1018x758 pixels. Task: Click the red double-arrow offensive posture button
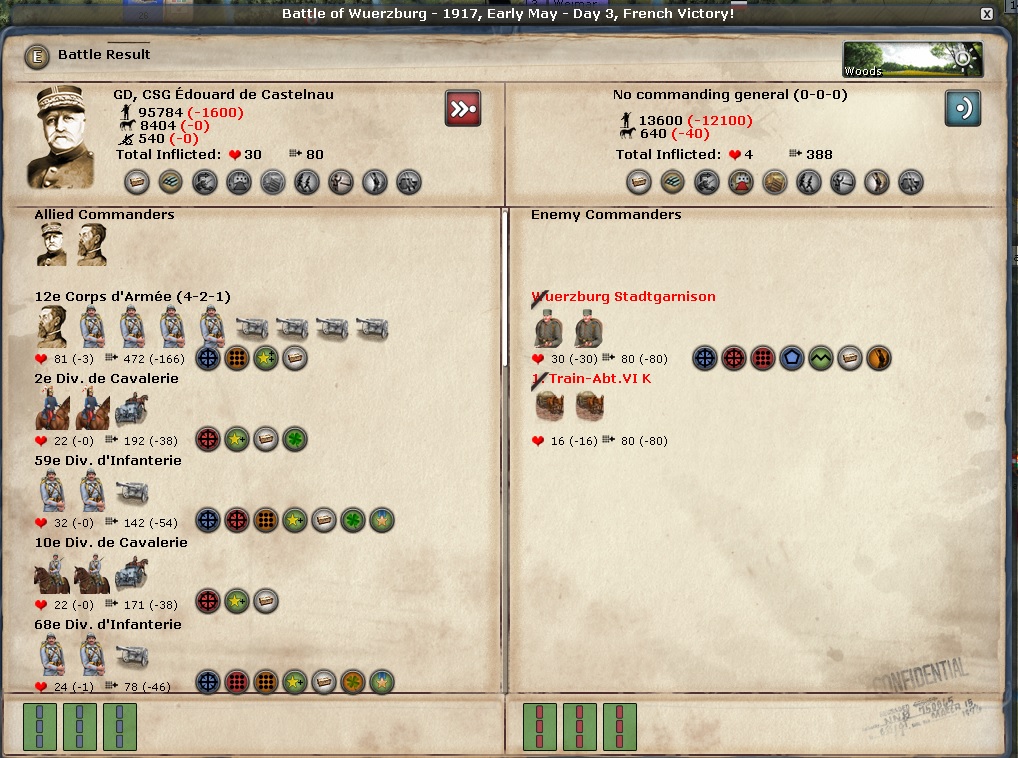(463, 108)
